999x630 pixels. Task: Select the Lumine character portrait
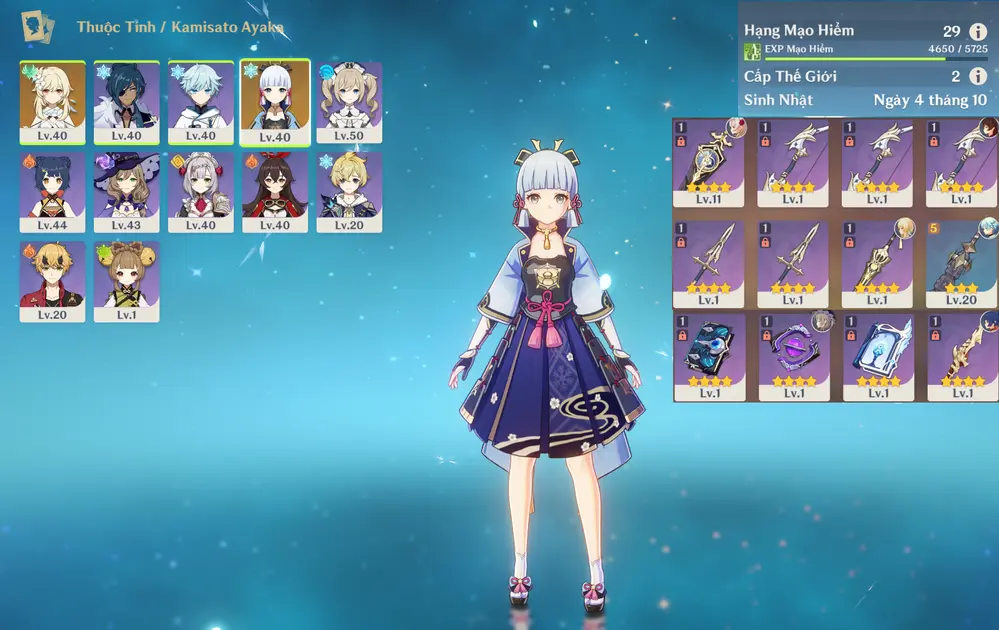tap(52, 102)
